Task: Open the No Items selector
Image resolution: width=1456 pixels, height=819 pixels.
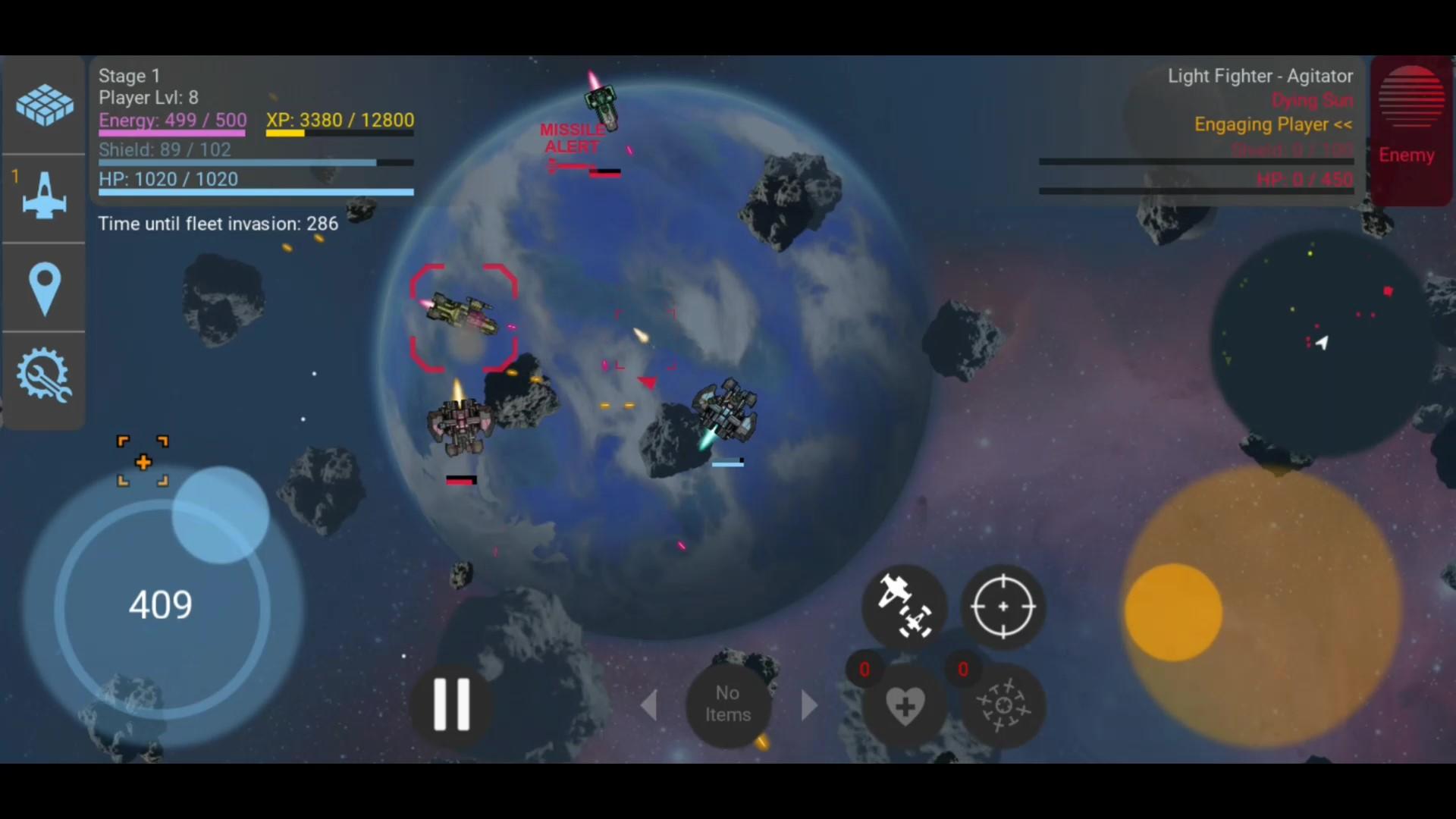Action: point(727,704)
